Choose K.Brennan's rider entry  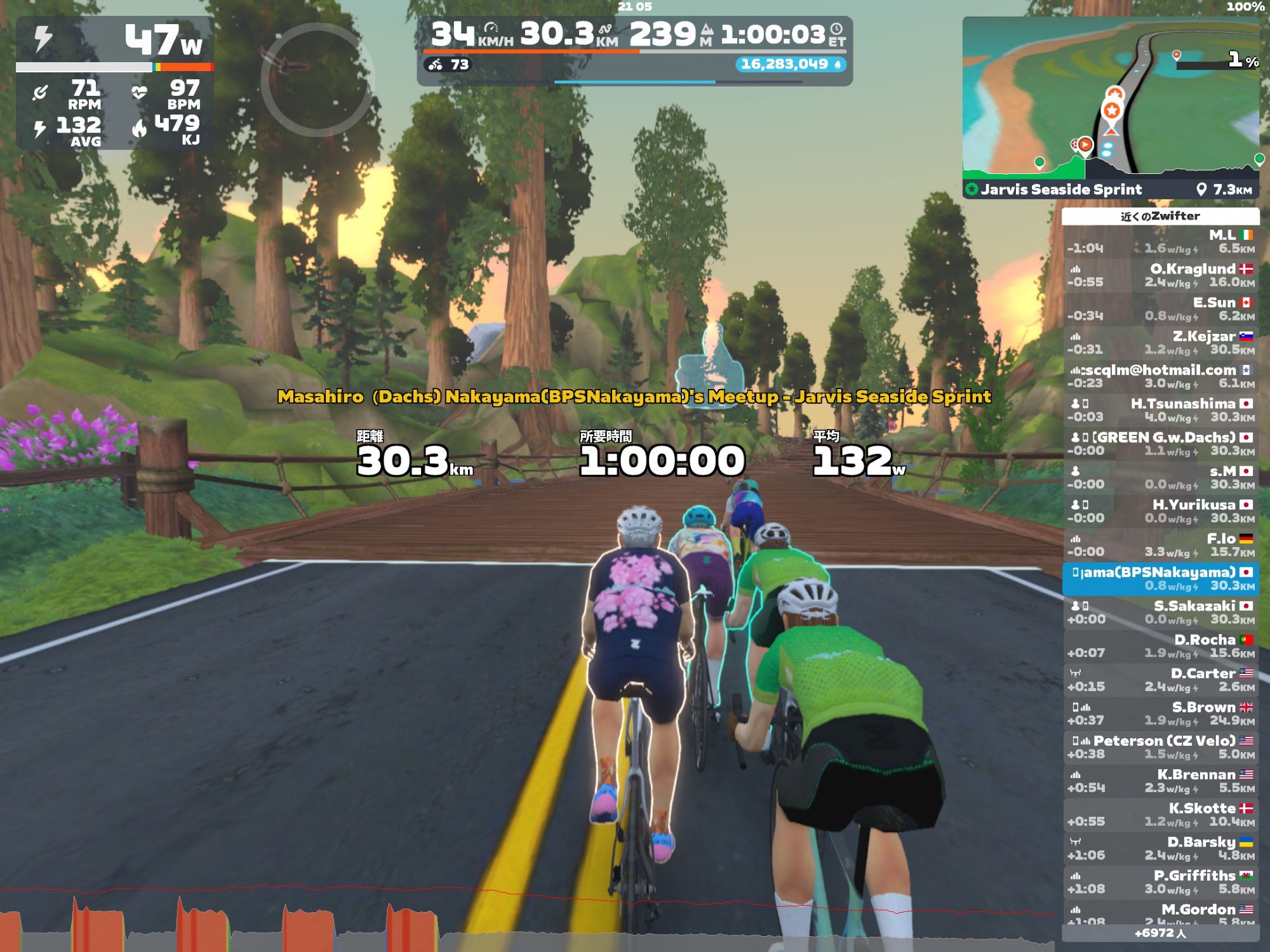1161,781
